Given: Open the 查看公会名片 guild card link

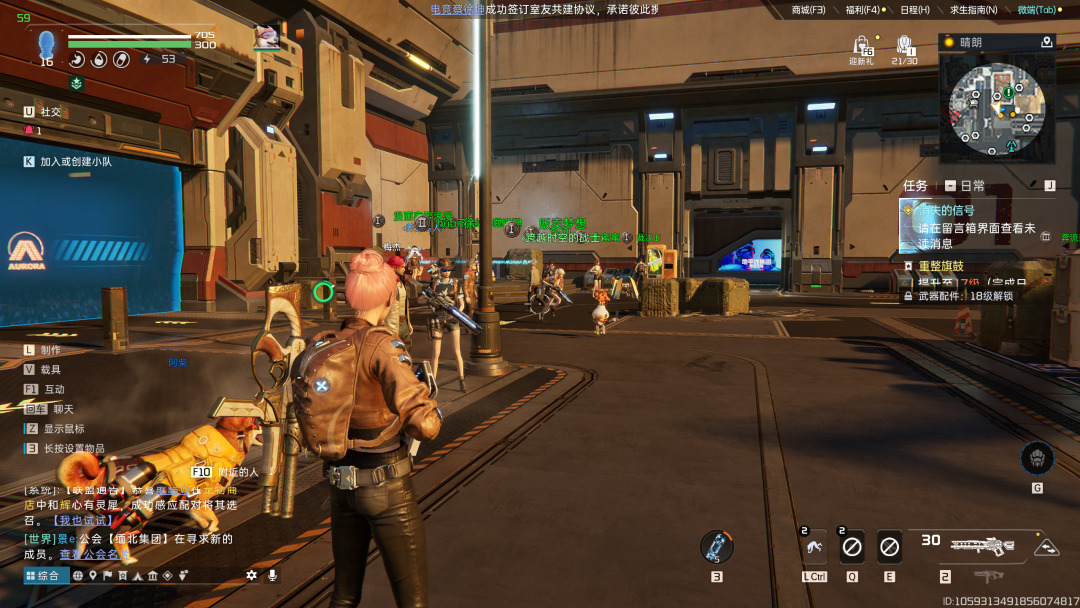Looking at the screenshot, I should tap(94, 554).
